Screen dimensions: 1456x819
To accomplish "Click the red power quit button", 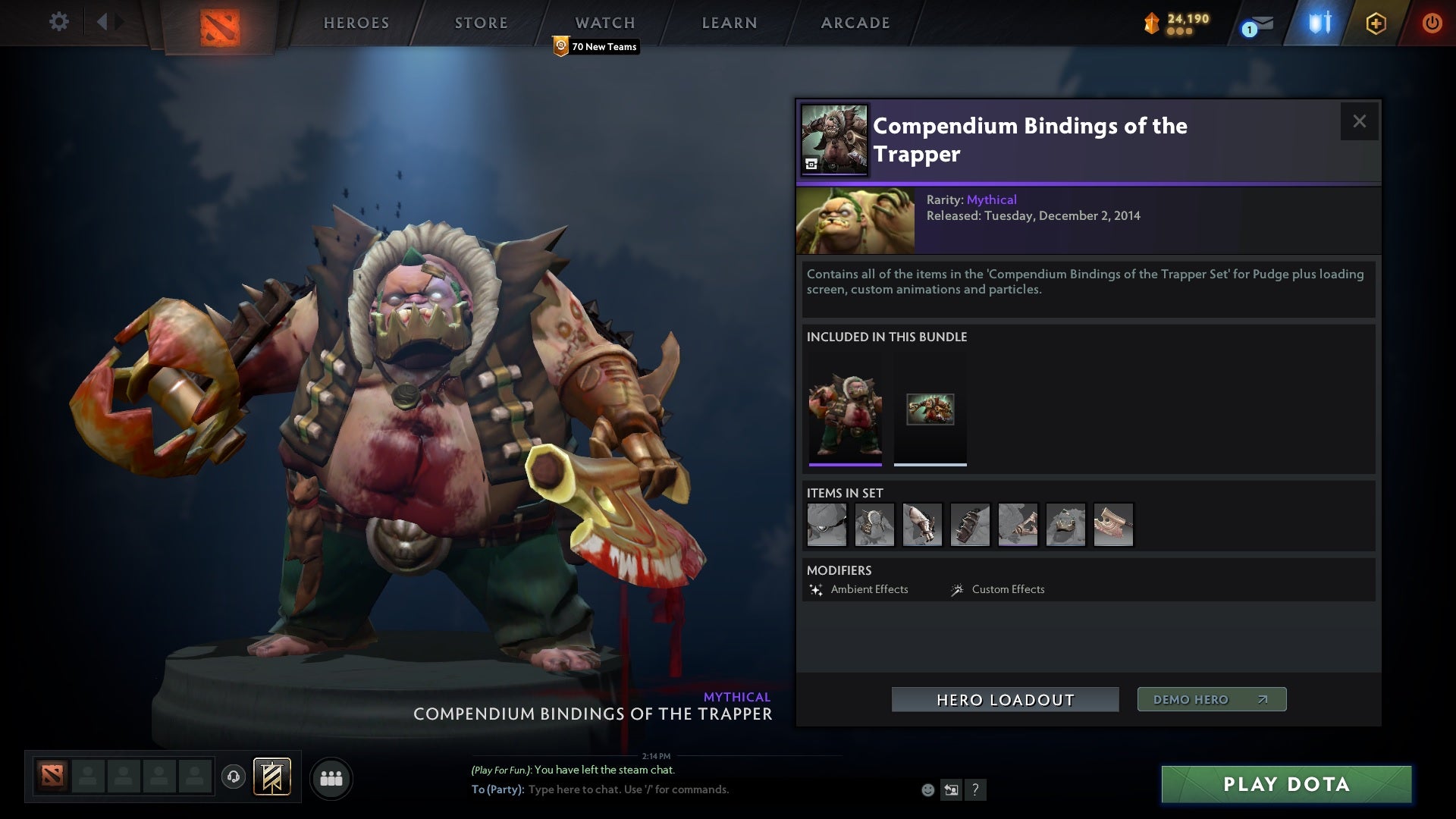I will click(1431, 23).
